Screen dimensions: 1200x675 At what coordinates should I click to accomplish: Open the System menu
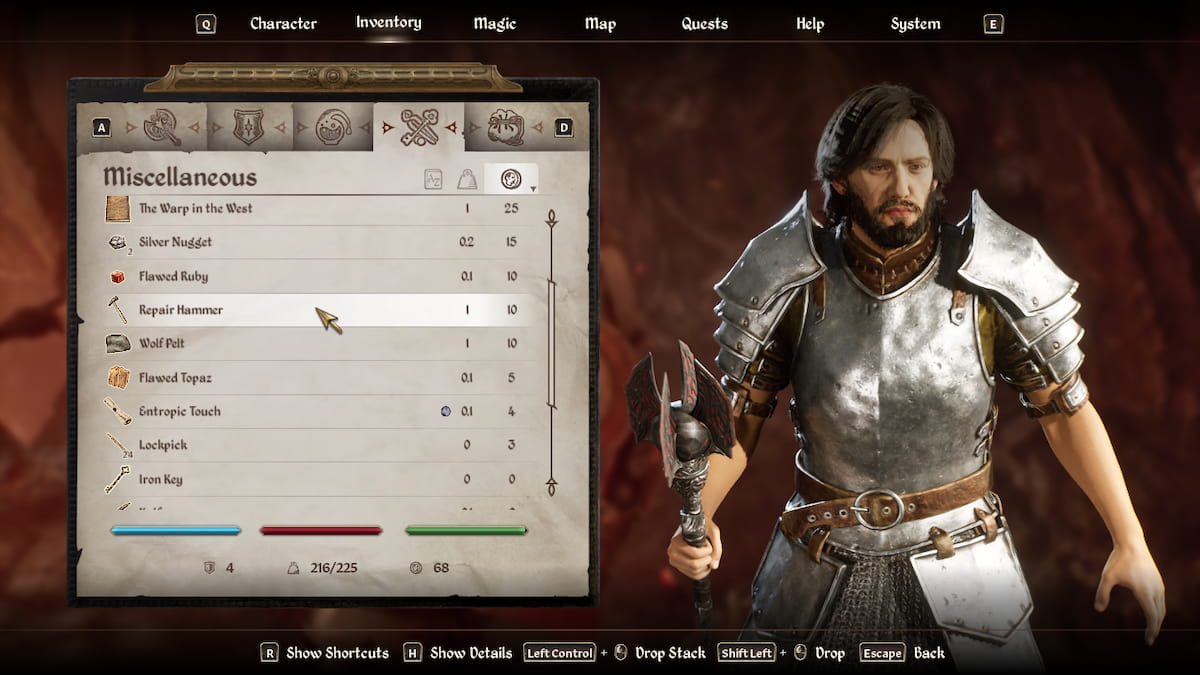click(915, 24)
